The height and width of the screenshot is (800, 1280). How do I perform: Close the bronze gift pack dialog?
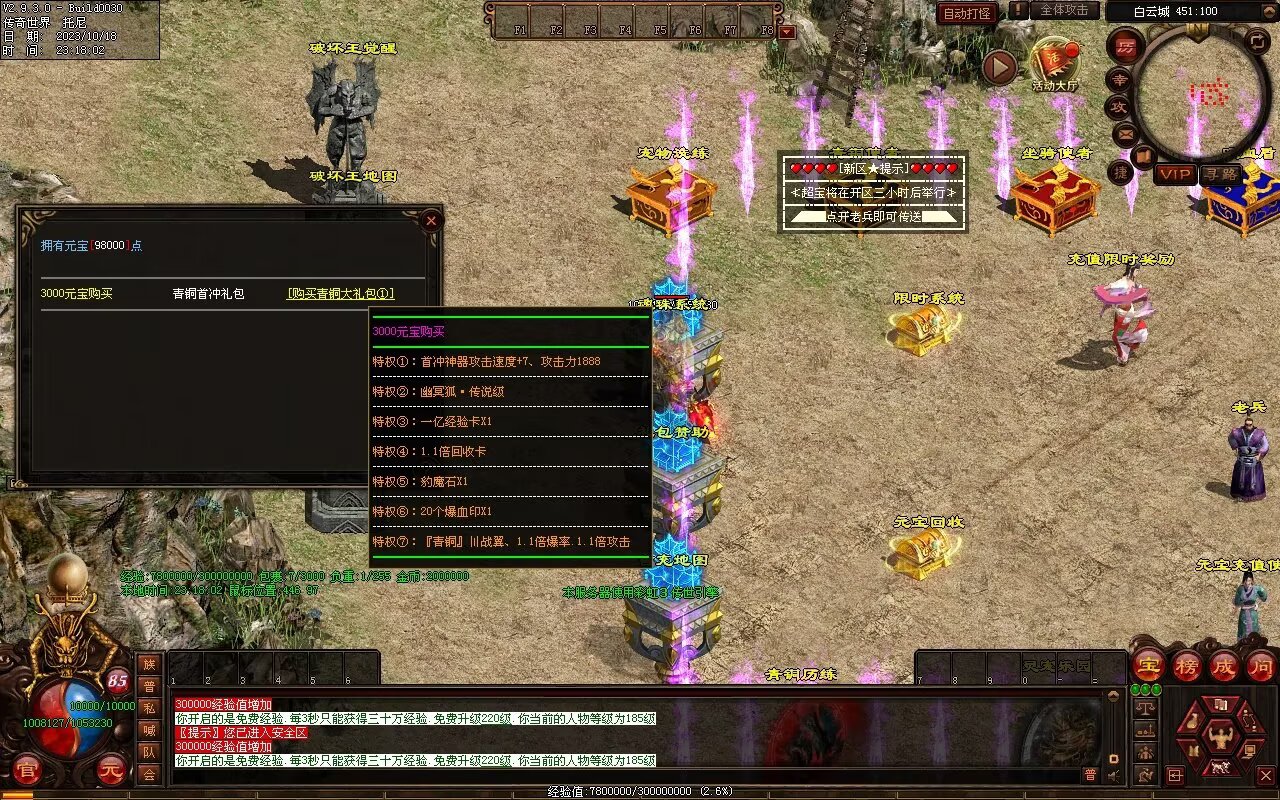click(431, 220)
